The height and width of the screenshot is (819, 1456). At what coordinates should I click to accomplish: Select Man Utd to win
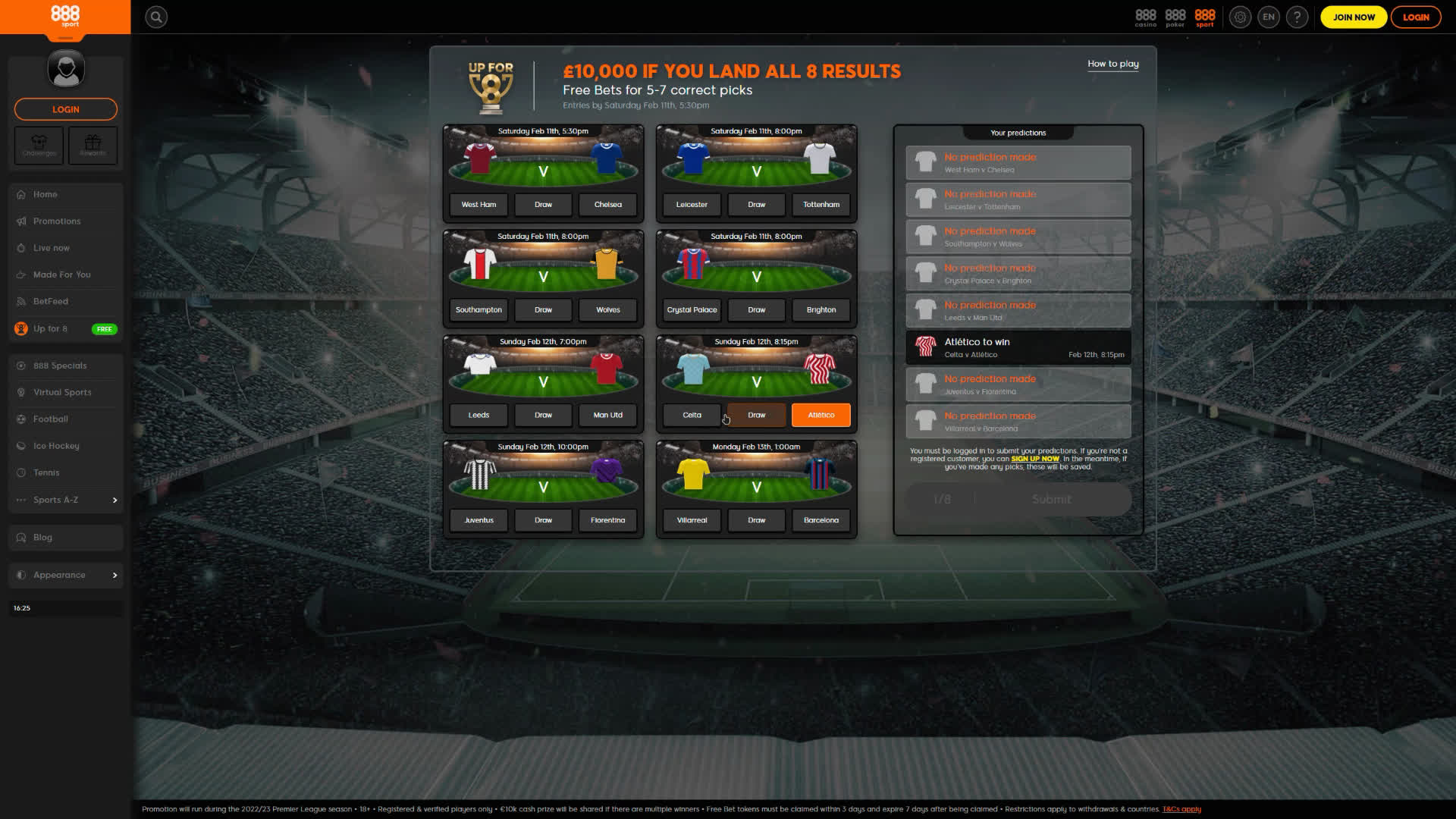click(607, 416)
